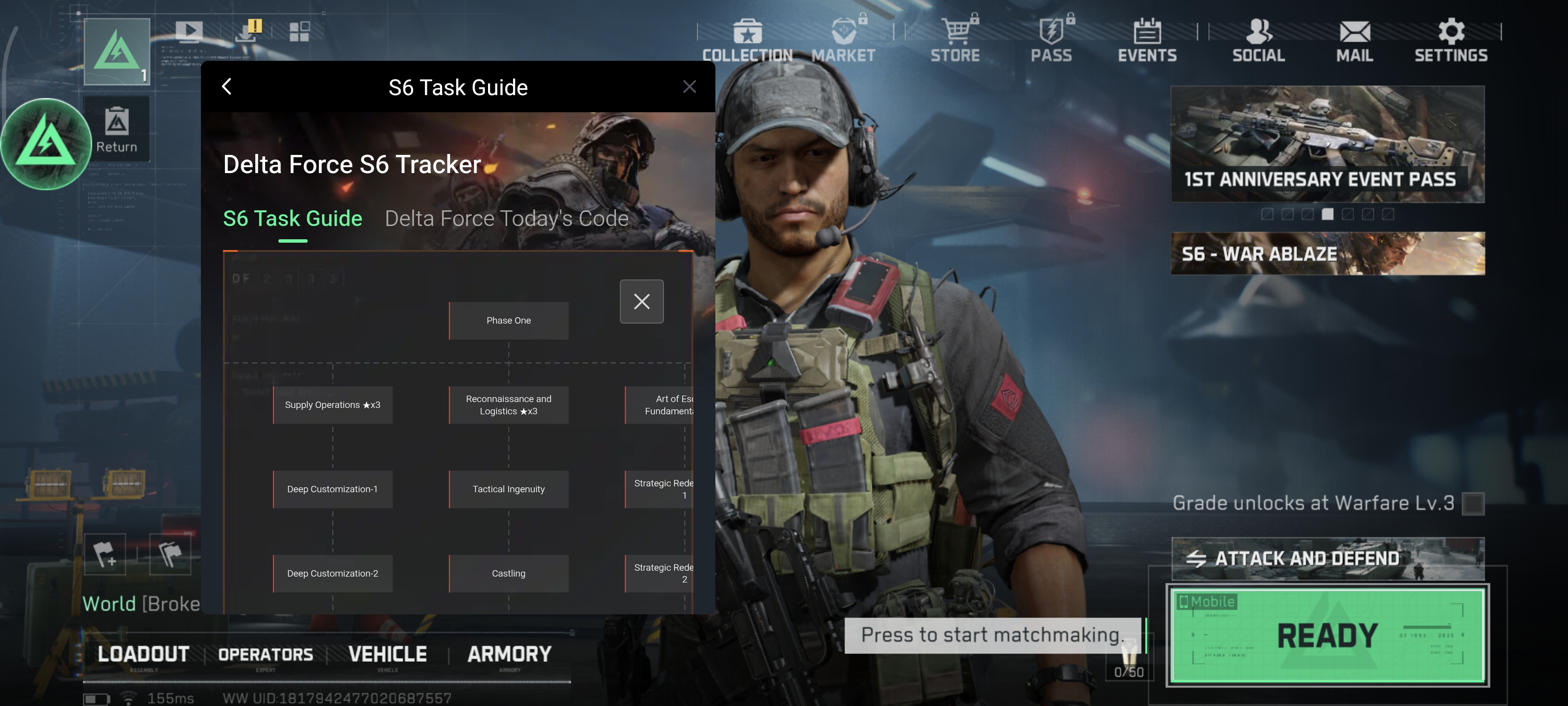Select Phase One in the task tree
This screenshot has height=706, width=1568.
point(508,320)
